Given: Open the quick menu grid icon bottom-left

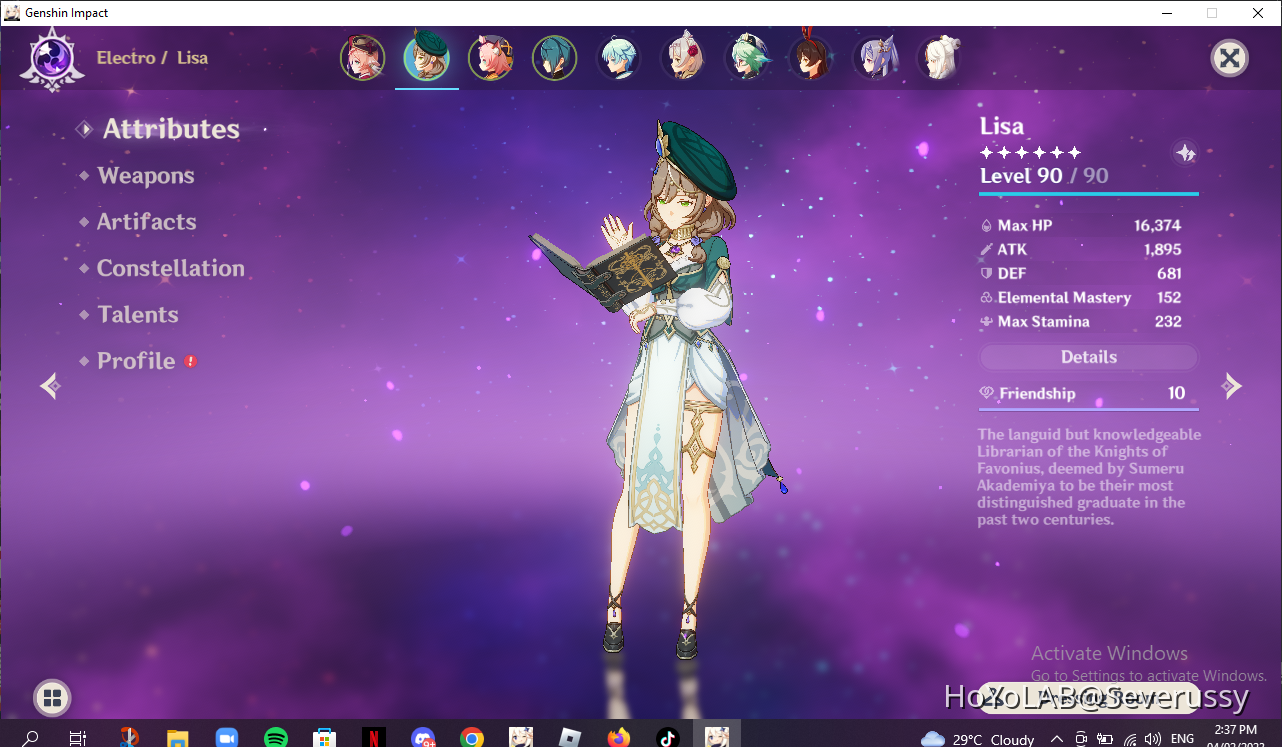Looking at the screenshot, I should [51, 698].
